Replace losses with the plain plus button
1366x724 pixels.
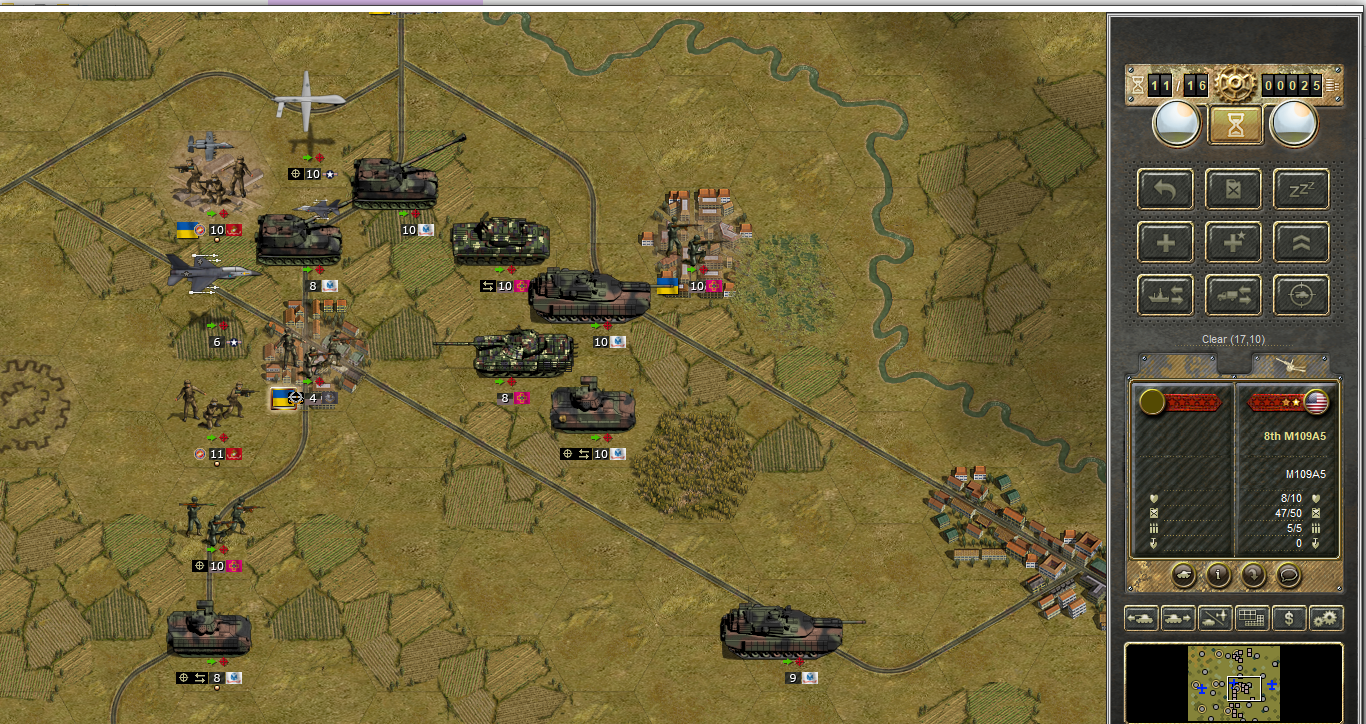pos(1165,242)
